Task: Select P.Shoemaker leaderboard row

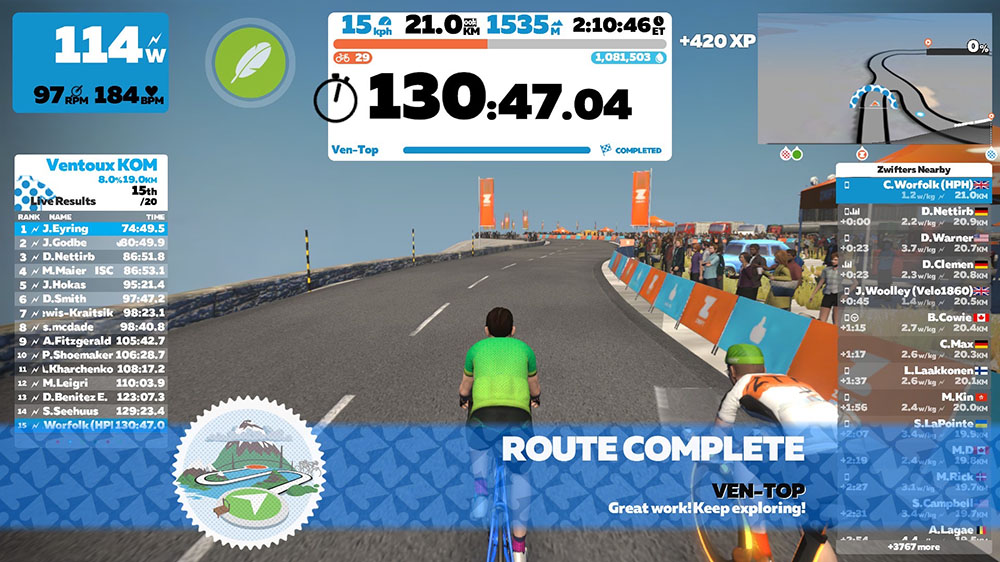Action: tap(91, 355)
